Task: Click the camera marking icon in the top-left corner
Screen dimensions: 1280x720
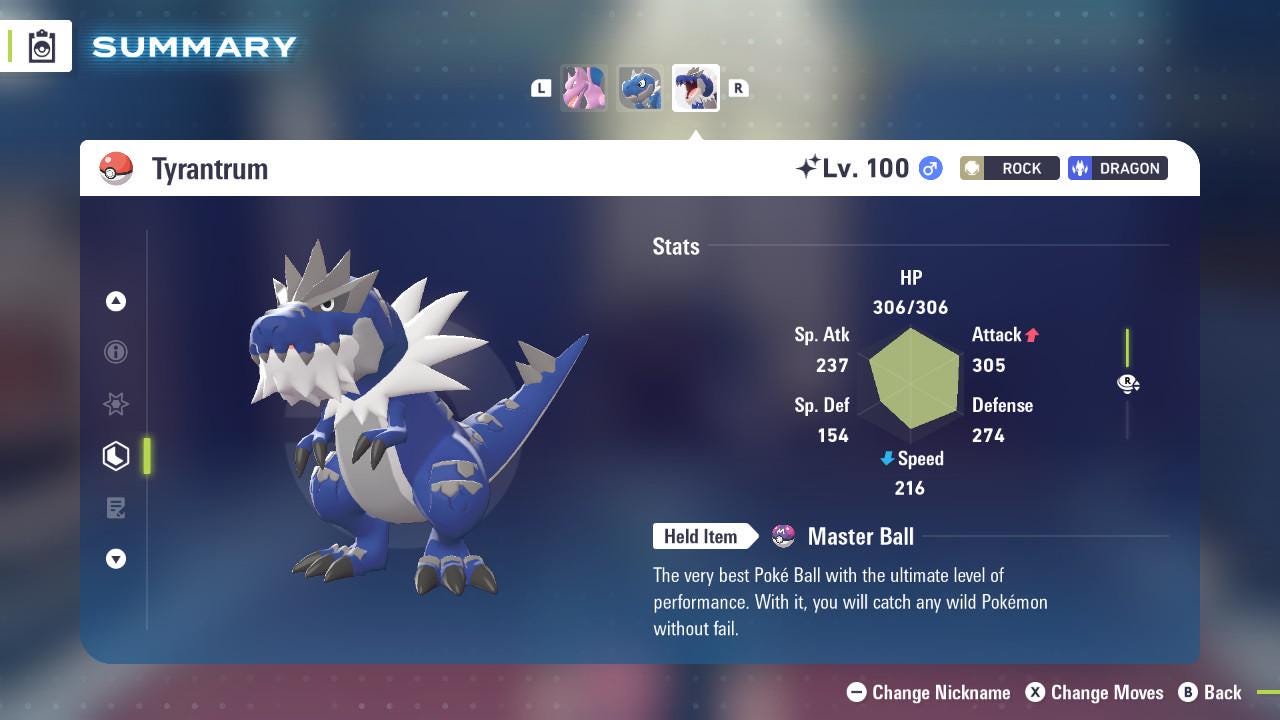Action: tap(41, 45)
